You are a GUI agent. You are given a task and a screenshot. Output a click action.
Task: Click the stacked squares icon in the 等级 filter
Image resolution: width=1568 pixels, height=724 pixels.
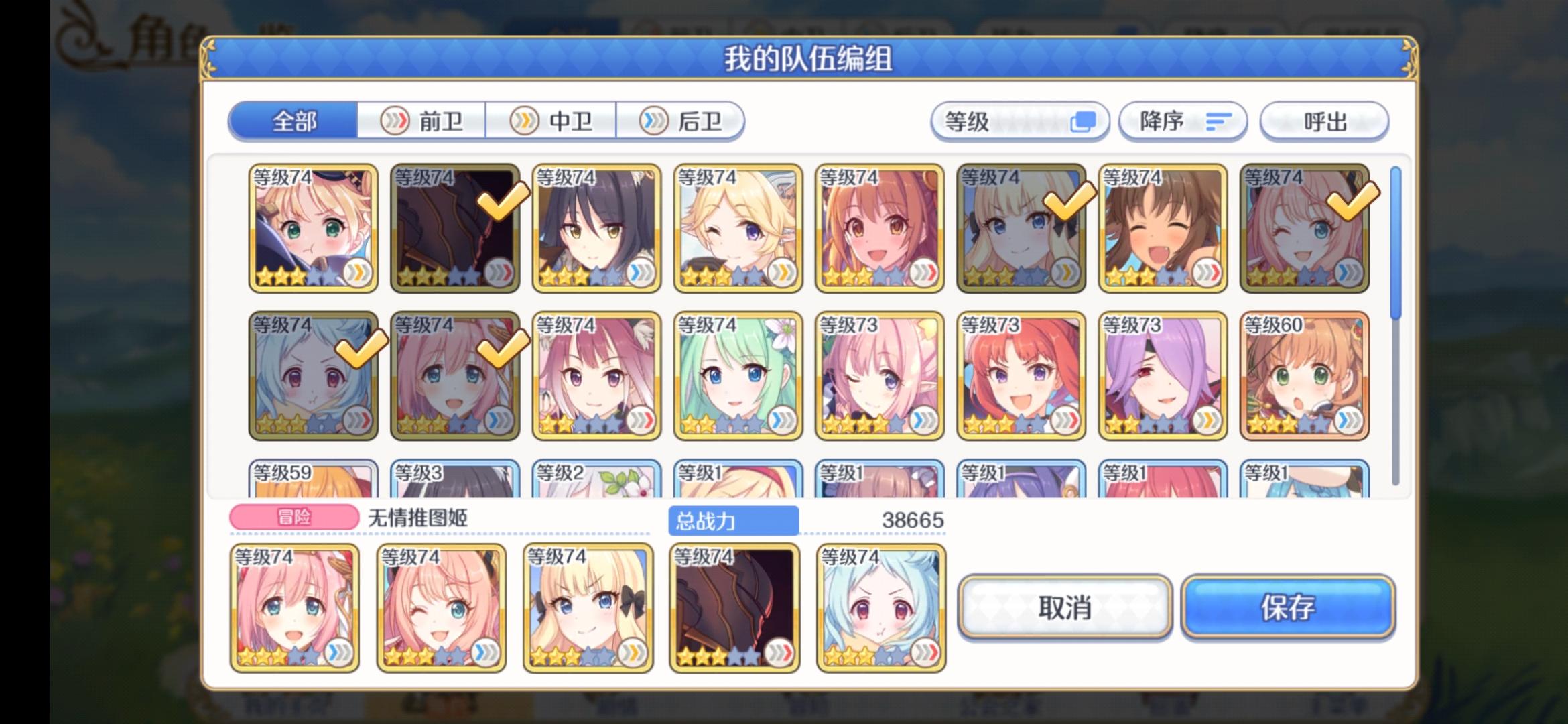1084,121
